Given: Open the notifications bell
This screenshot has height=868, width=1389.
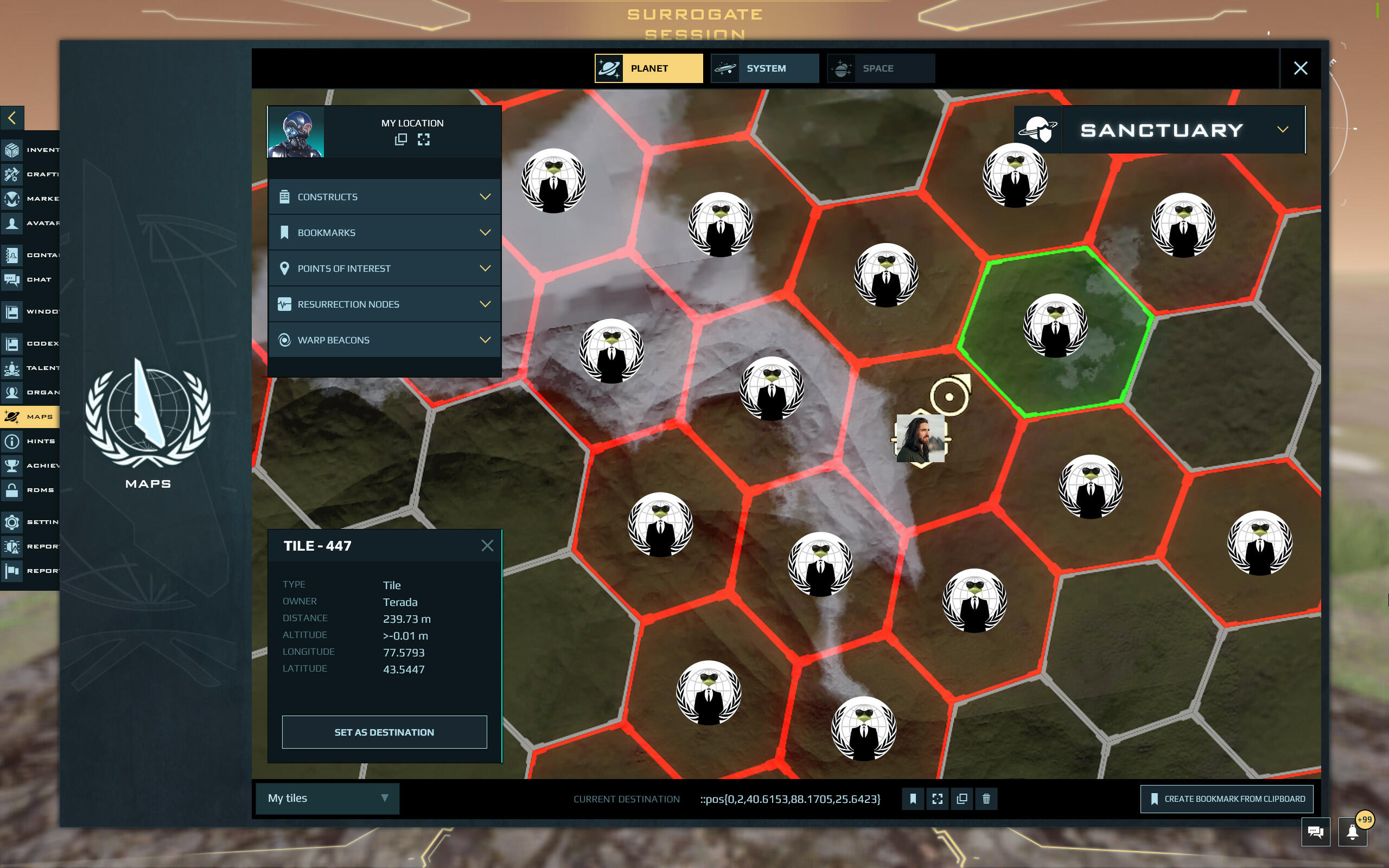Looking at the screenshot, I should (x=1352, y=832).
